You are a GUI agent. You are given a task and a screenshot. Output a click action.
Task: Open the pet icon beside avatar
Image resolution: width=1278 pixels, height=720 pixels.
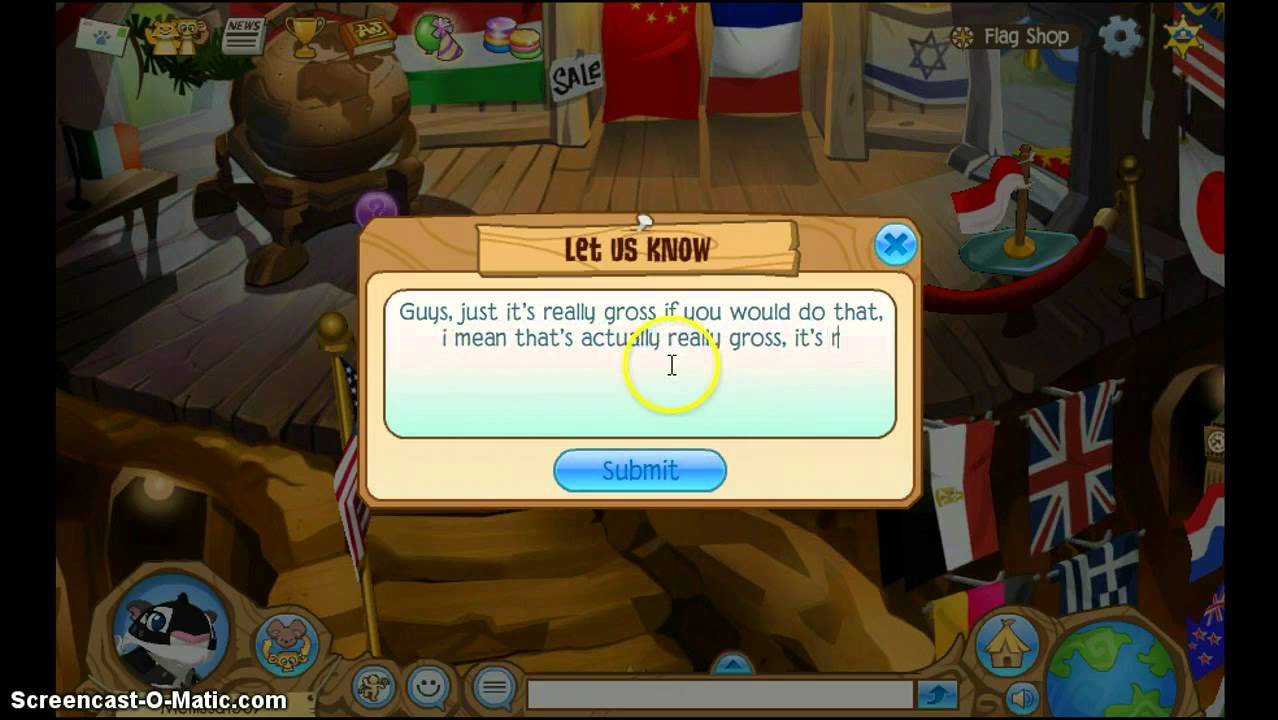tap(287, 645)
